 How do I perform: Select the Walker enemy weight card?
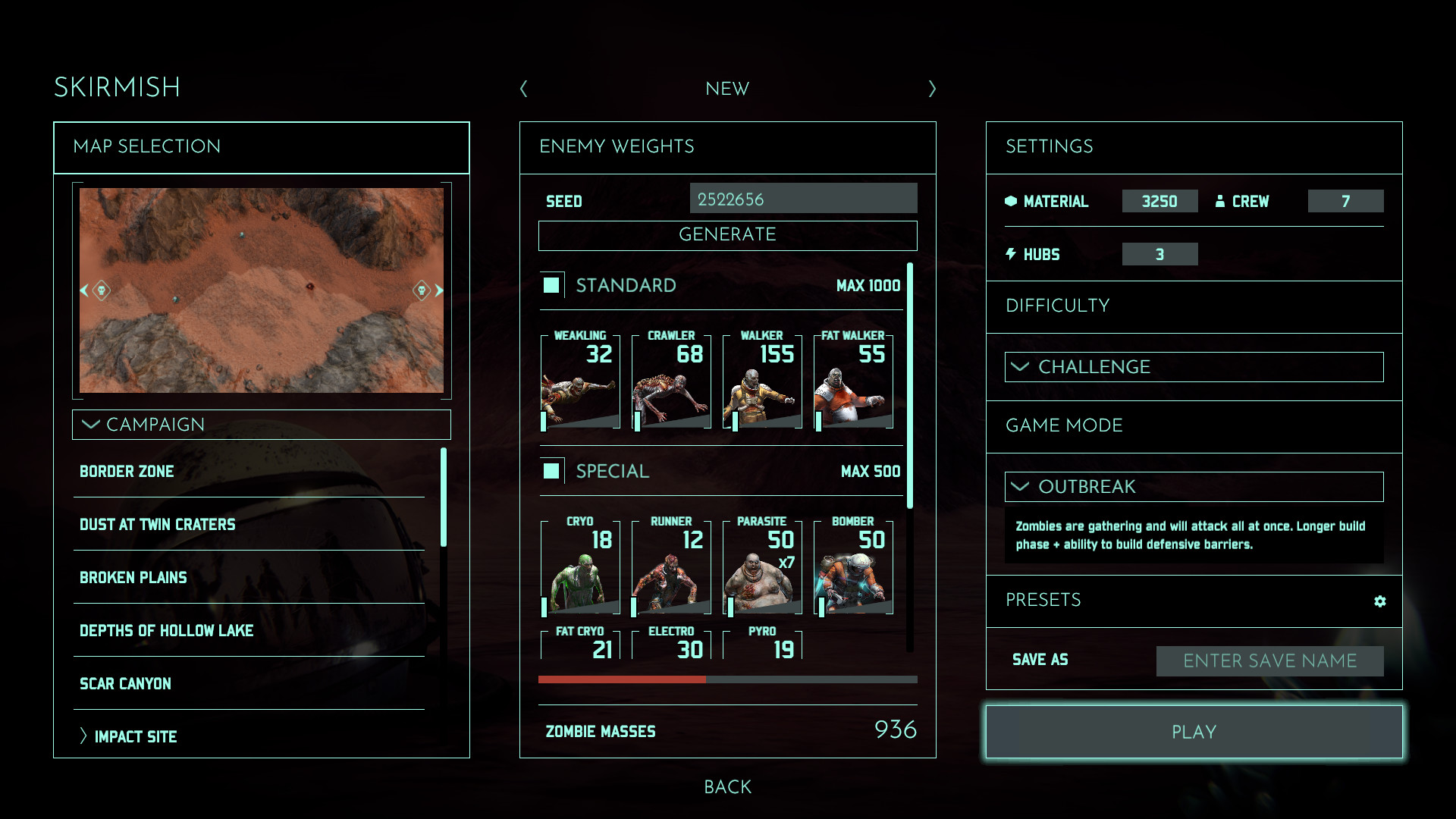click(x=762, y=381)
